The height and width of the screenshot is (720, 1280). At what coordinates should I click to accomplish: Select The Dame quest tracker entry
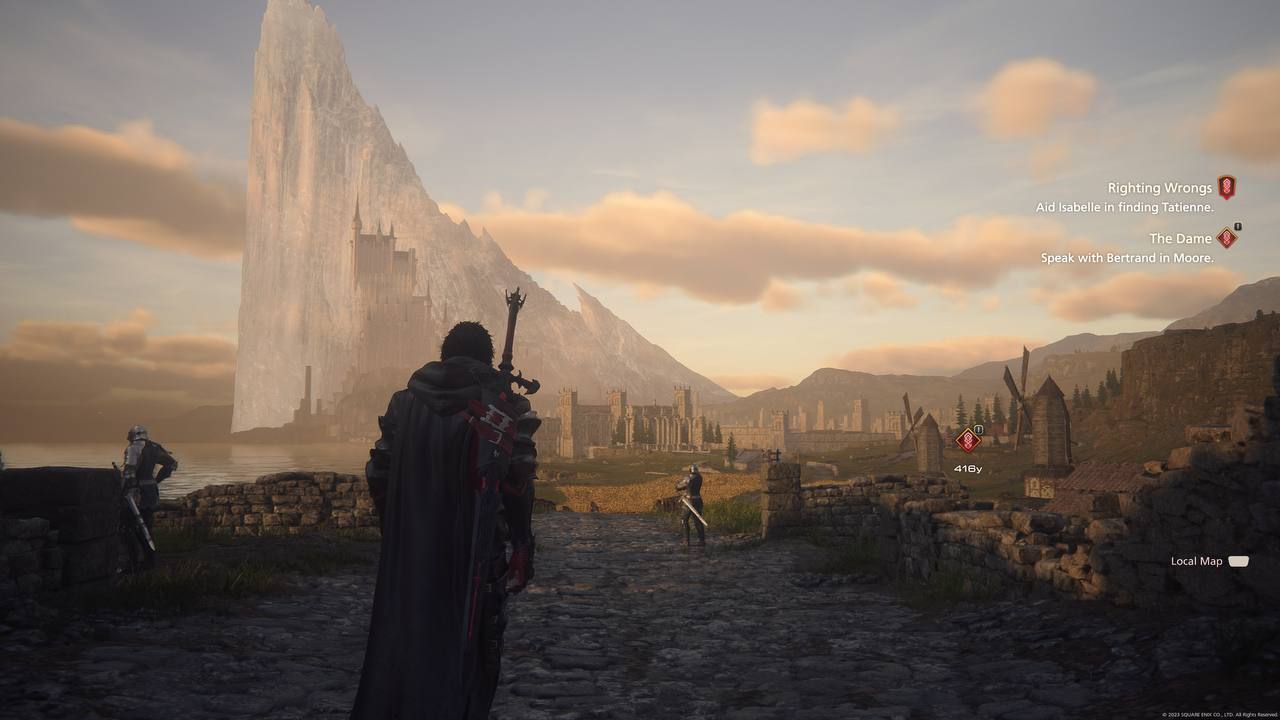[x=1180, y=238]
